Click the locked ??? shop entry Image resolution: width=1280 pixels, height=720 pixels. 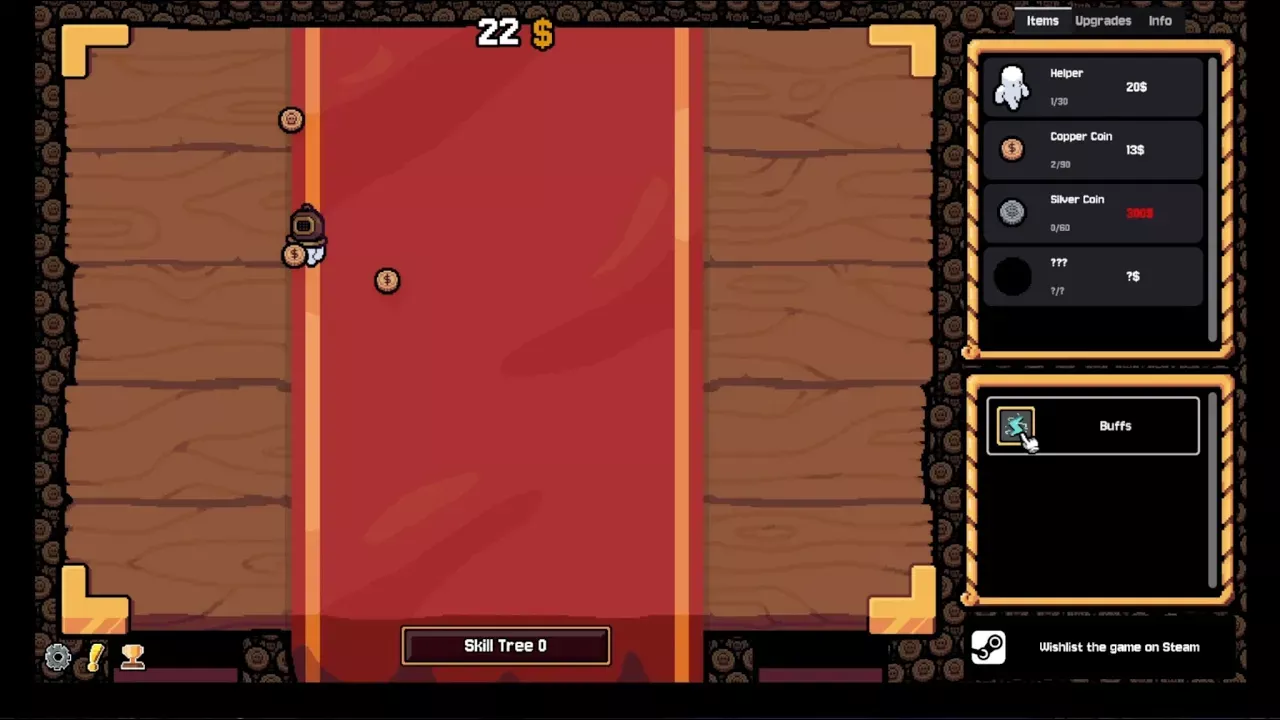tap(1093, 276)
